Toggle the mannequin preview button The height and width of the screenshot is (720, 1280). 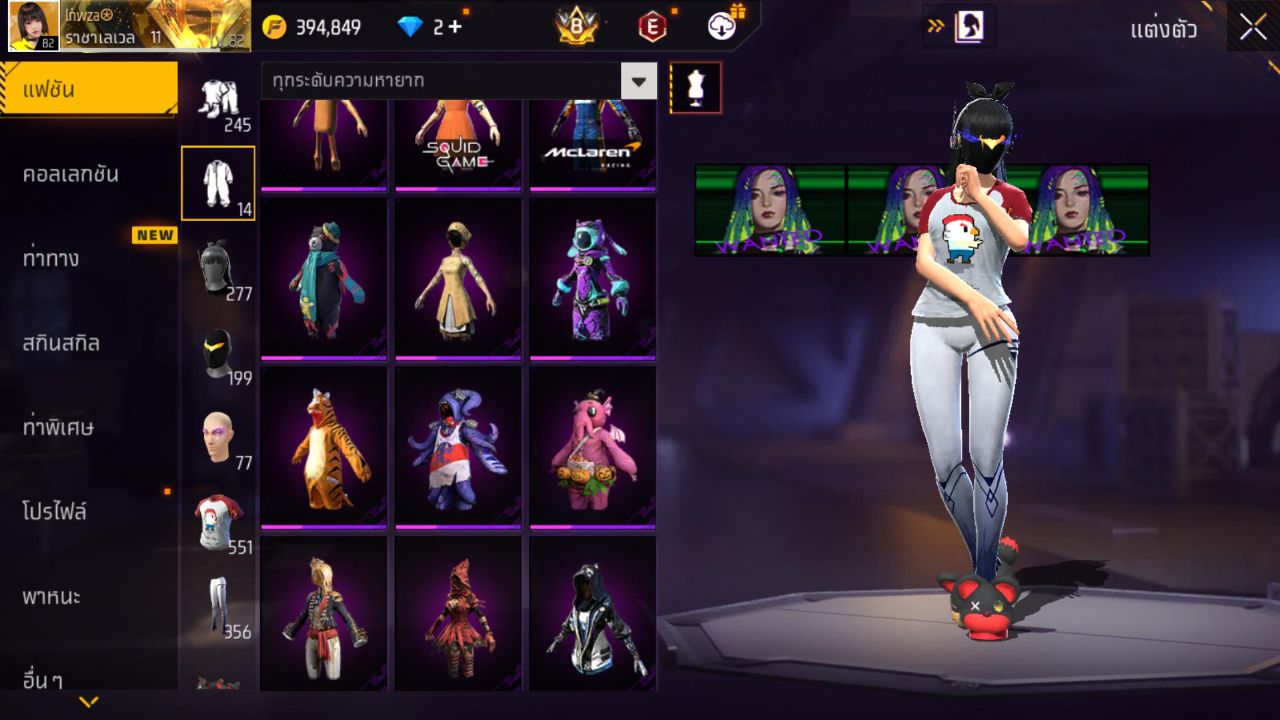point(695,88)
